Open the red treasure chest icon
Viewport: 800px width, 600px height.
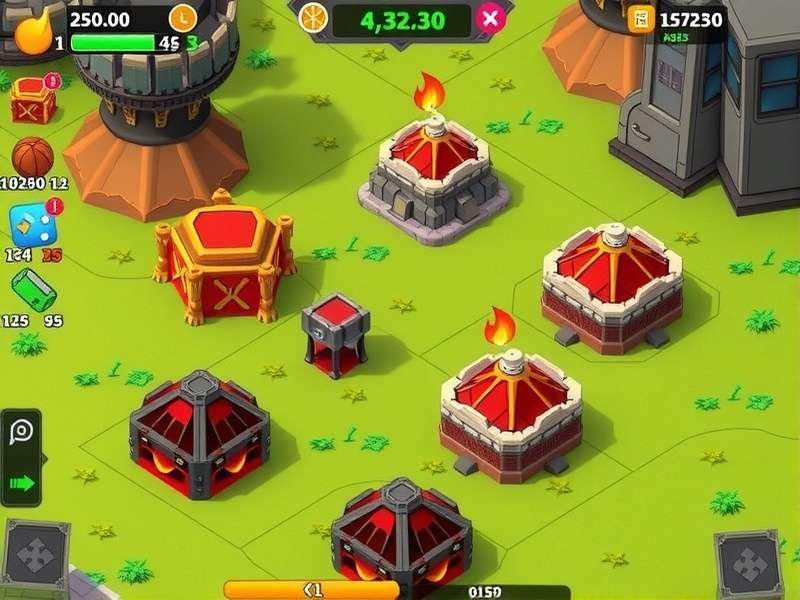[33, 99]
